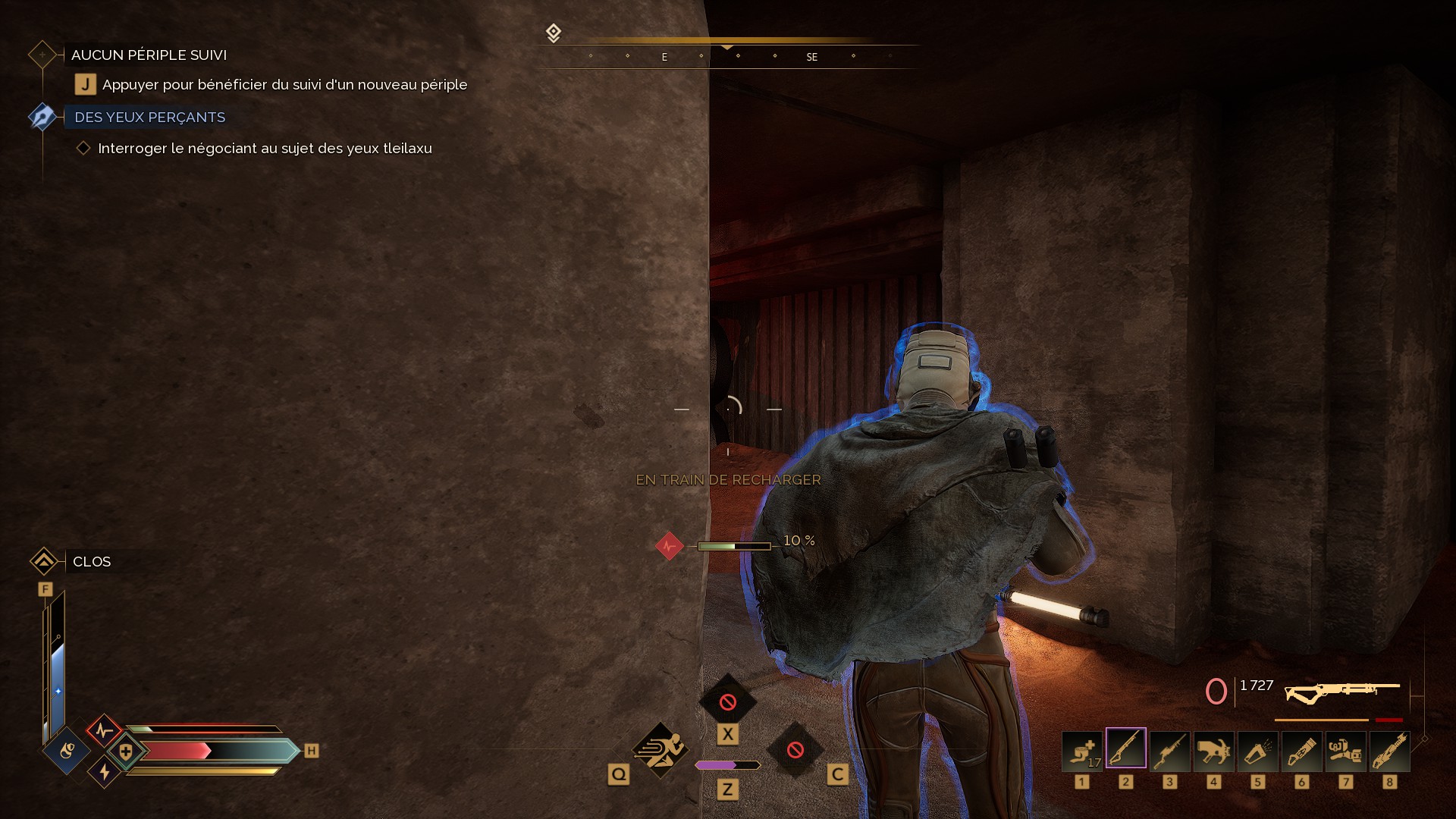Viewport: 1456px width, 819px height.
Task: Equip the scoped rifle in hotbar slot three
Action: click(1169, 750)
